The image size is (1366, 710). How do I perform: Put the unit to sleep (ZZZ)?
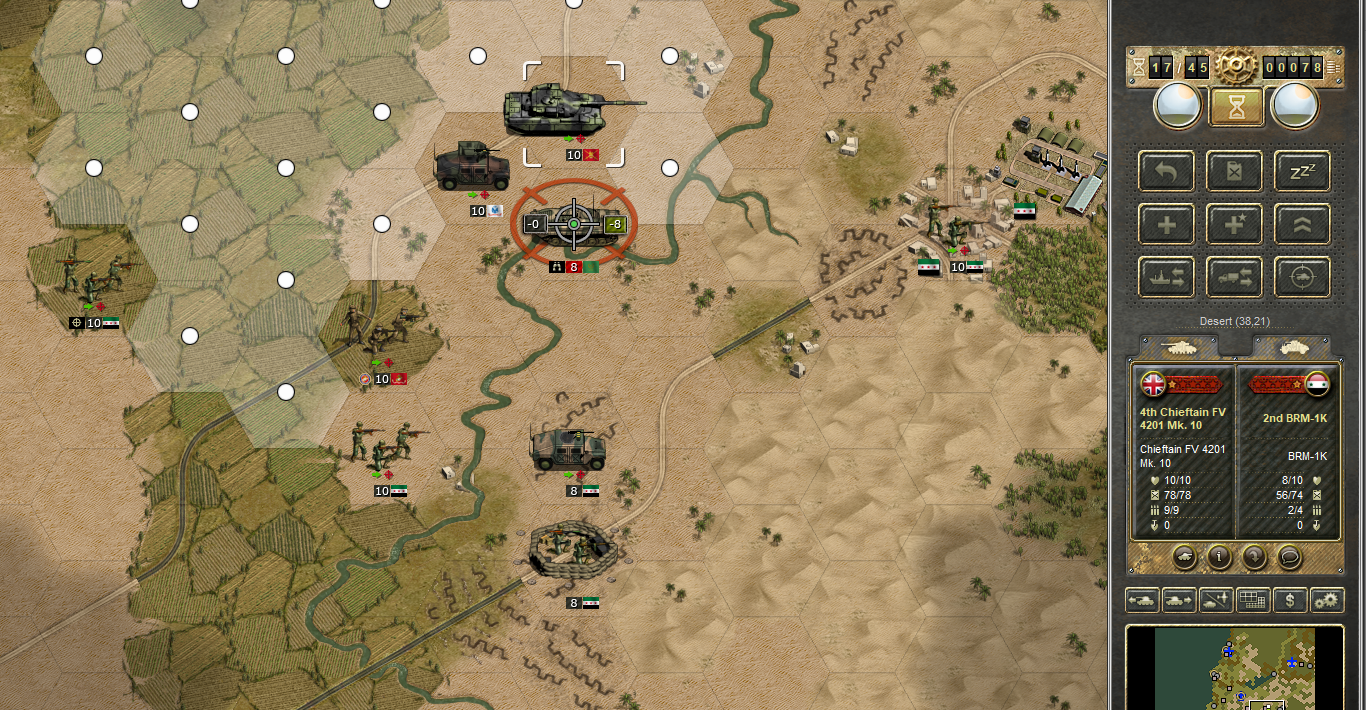(x=1302, y=172)
